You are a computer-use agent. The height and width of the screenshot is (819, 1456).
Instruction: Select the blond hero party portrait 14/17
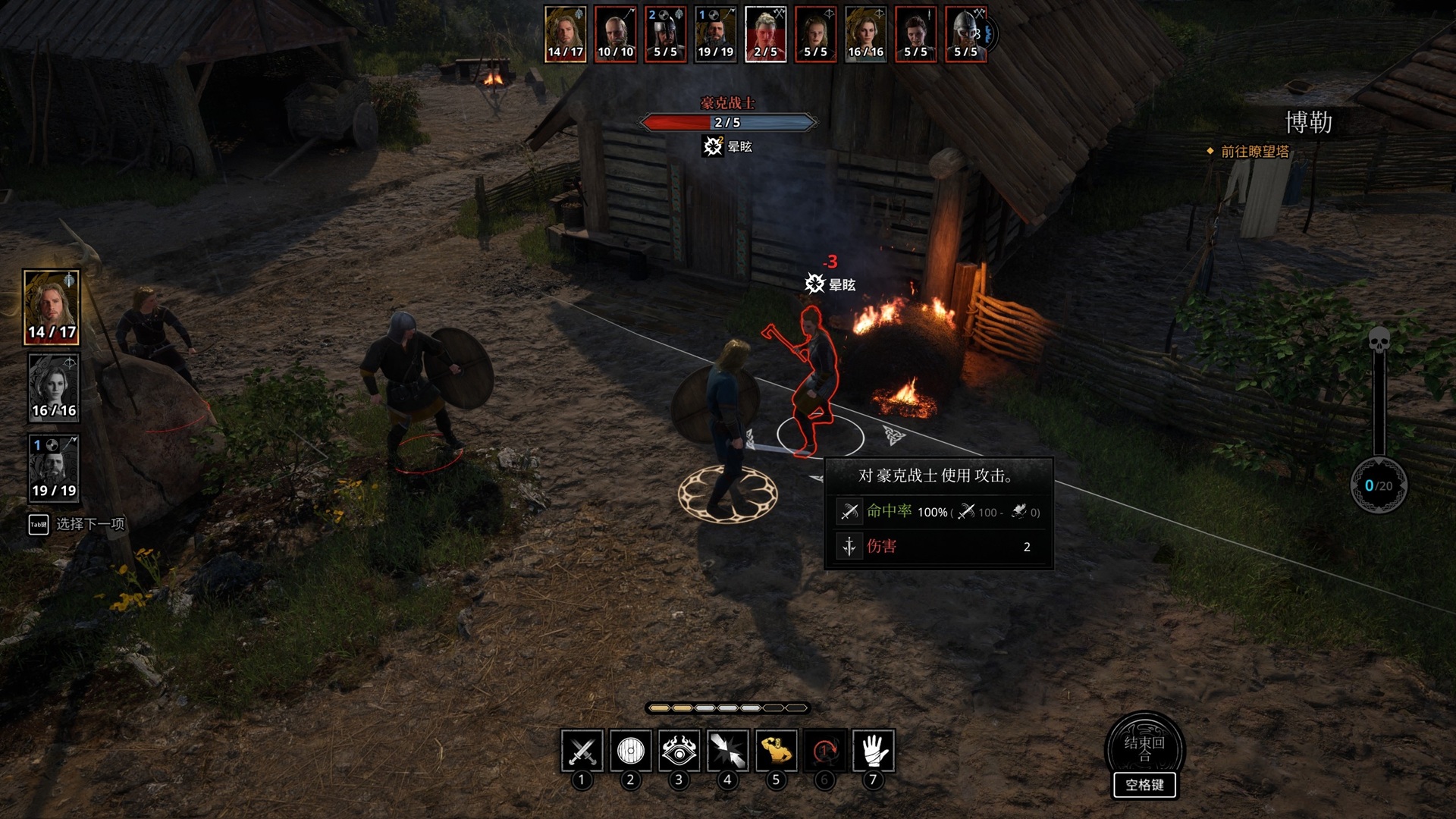click(x=52, y=307)
